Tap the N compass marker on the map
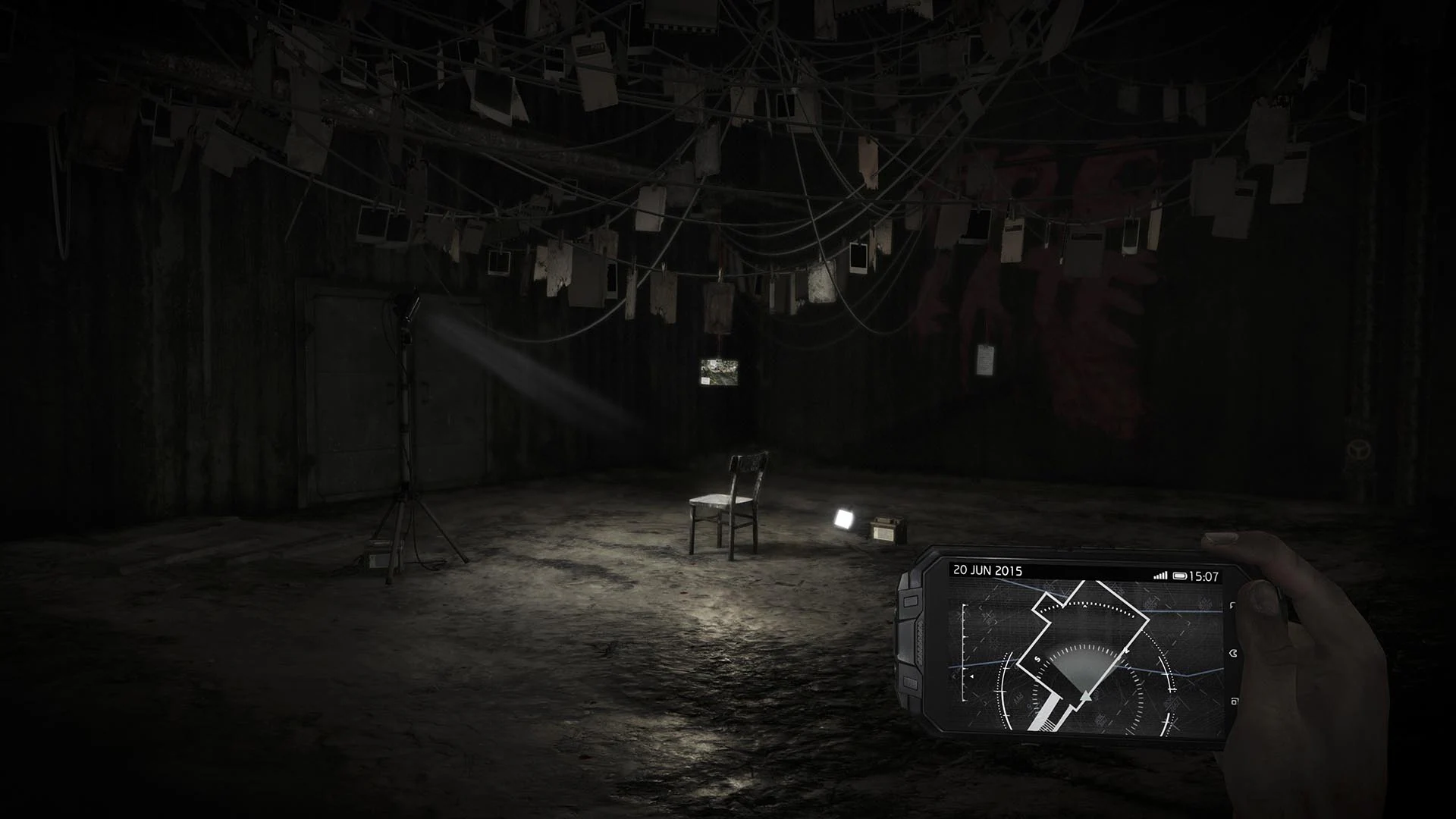Viewport: 1456px width, 819px height. [1125, 651]
